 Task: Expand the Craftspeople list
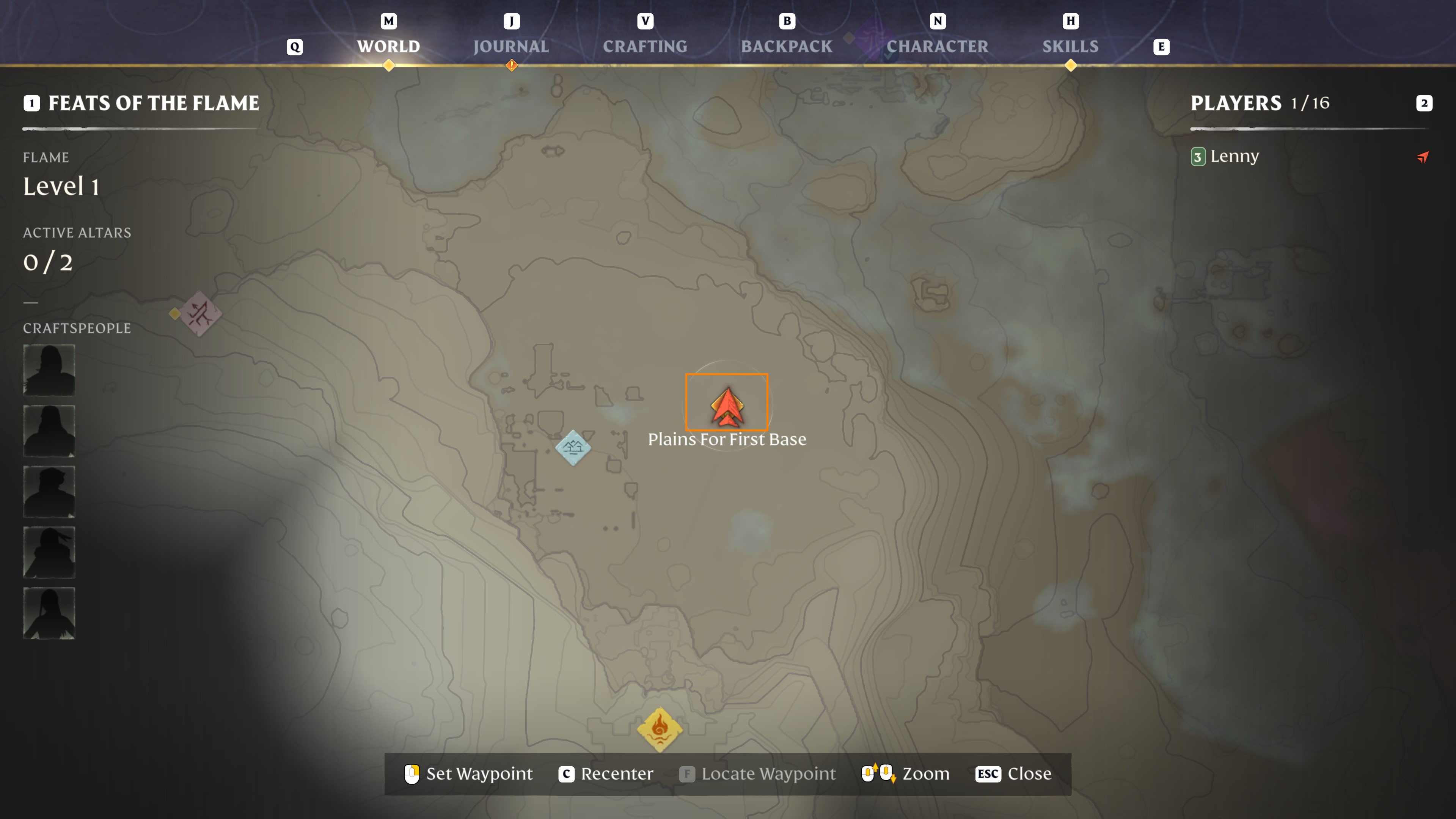click(77, 328)
